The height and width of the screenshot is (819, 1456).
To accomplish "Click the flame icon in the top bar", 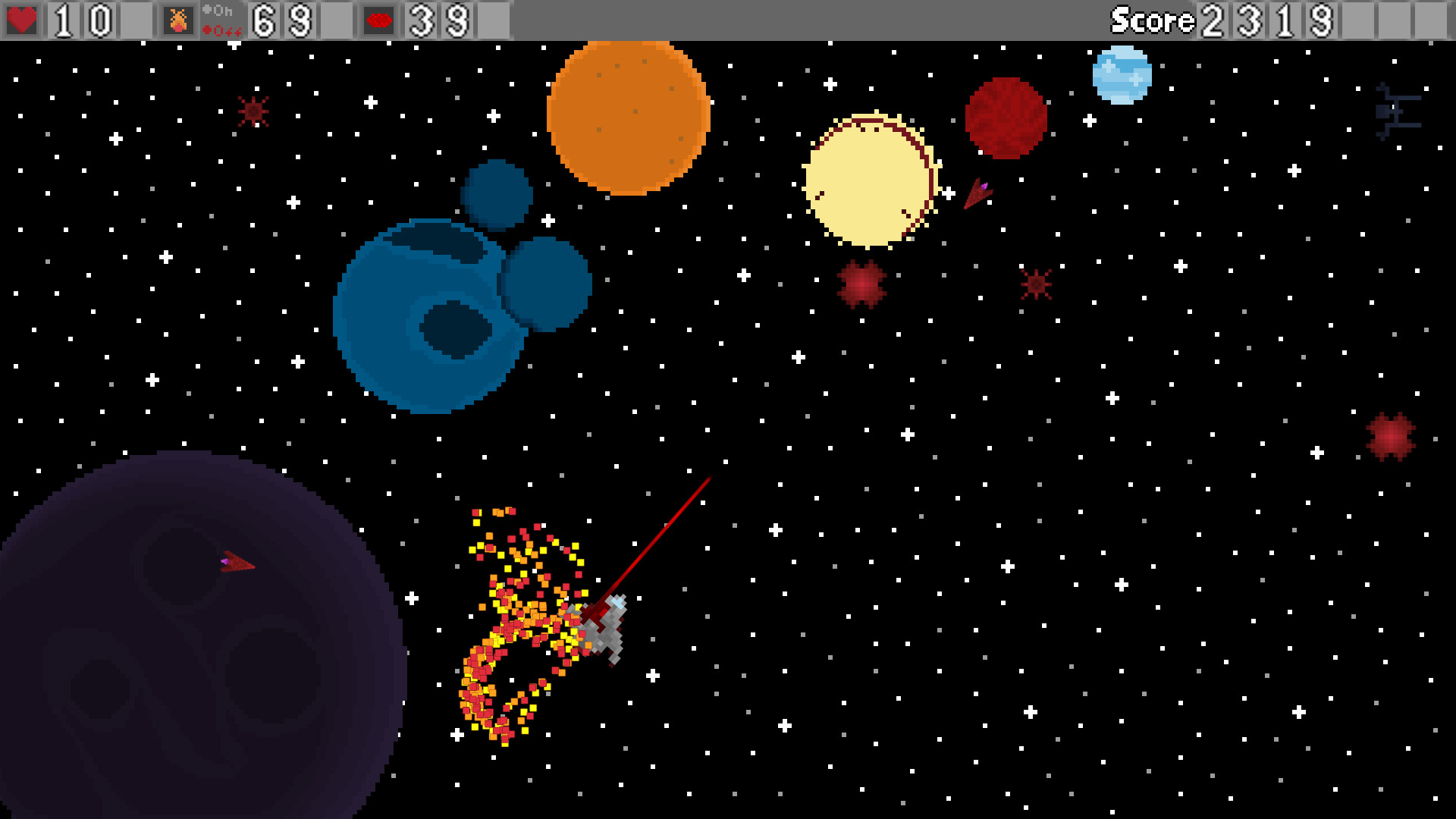I will (x=178, y=18).
